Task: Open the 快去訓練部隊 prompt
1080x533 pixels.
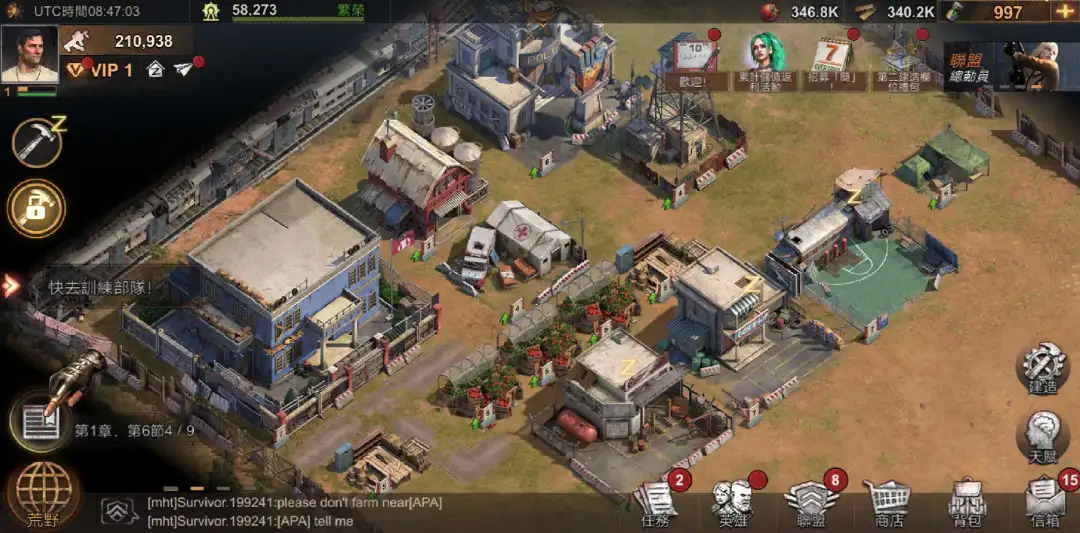Action: coord(100,287)
